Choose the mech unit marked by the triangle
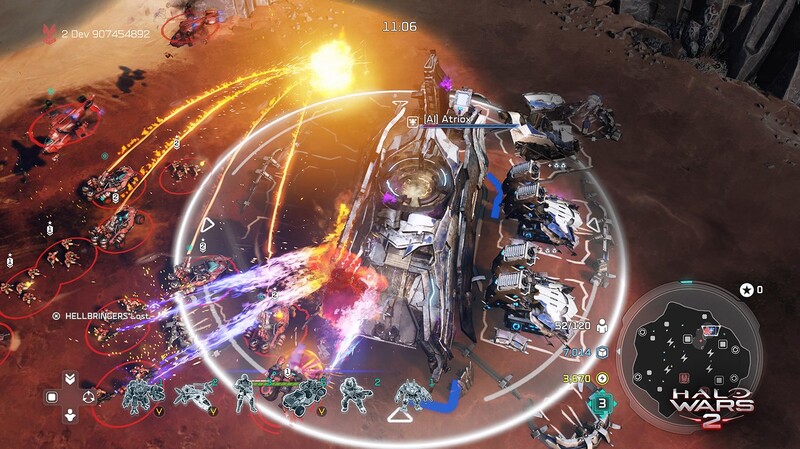The image size is (800, 449). (408, 394)
